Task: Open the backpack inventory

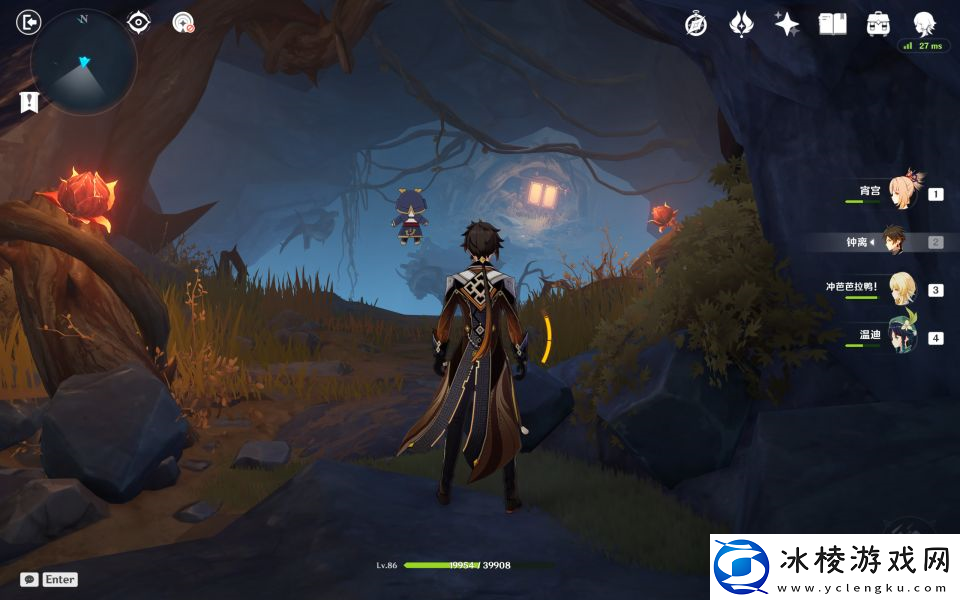Action: pos(878,24)
